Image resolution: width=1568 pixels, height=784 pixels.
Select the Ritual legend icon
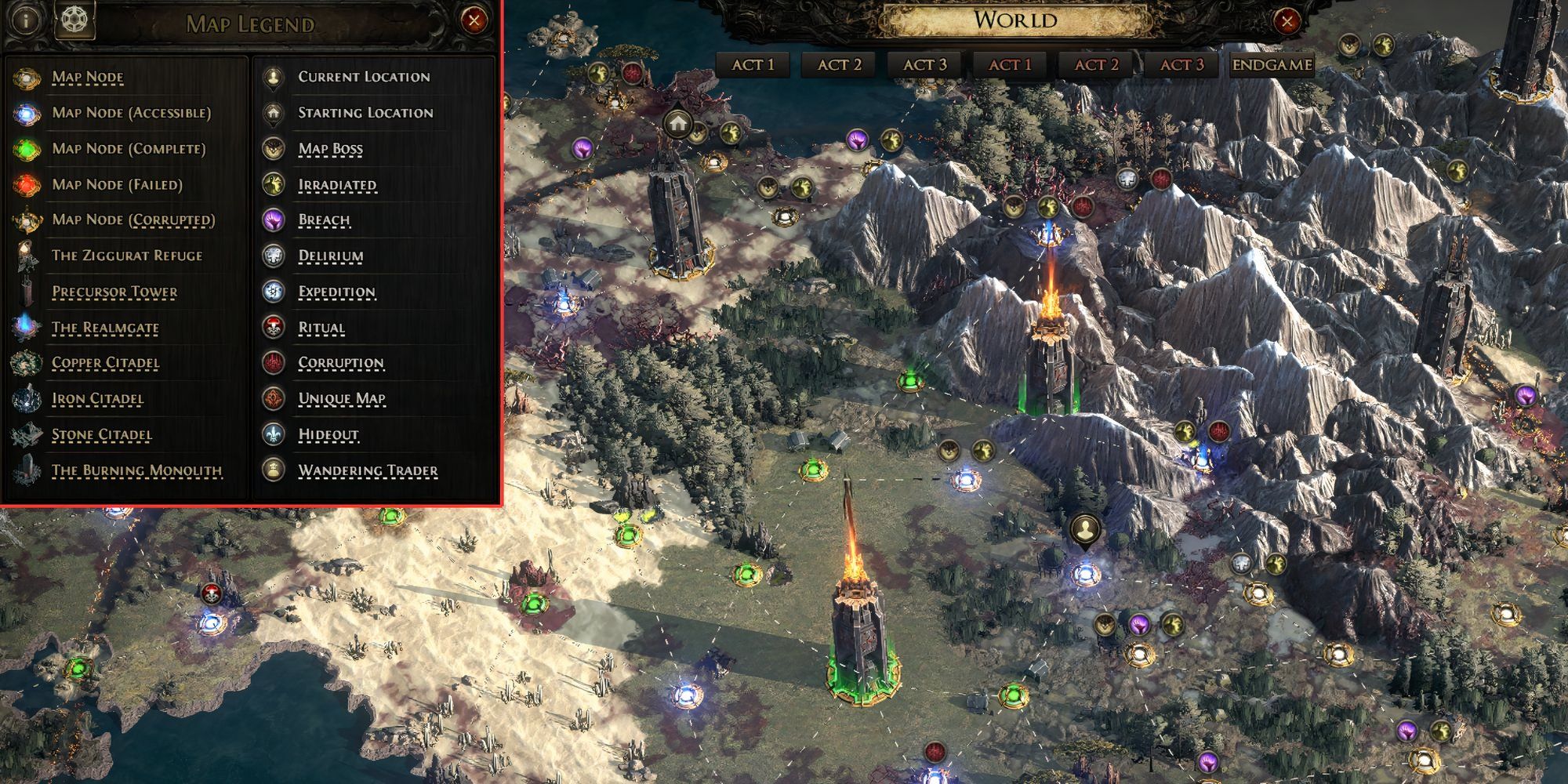[273, 328]
